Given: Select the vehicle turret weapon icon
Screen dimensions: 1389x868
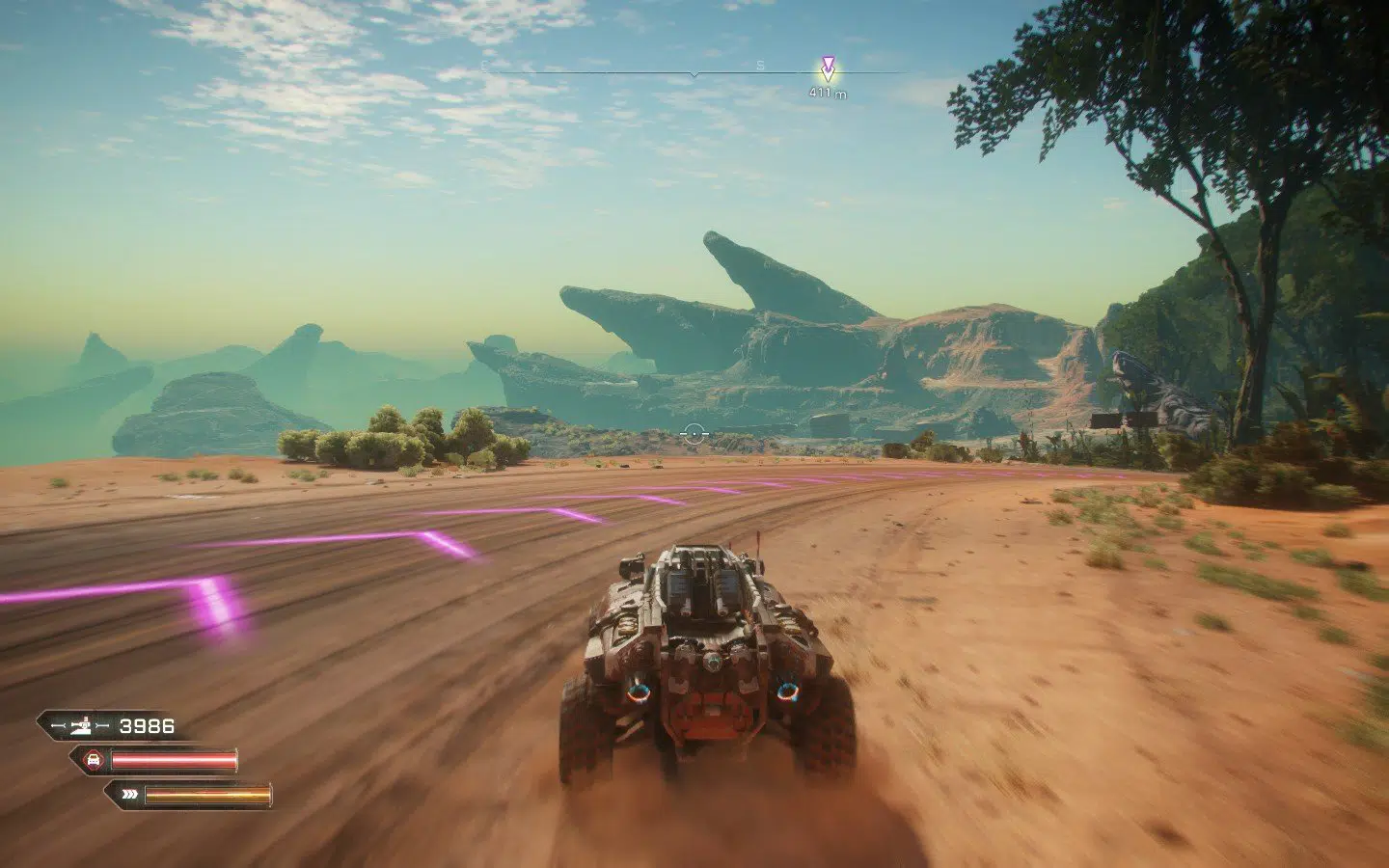Looking at the screenshot, I should [x=81, y=725].
